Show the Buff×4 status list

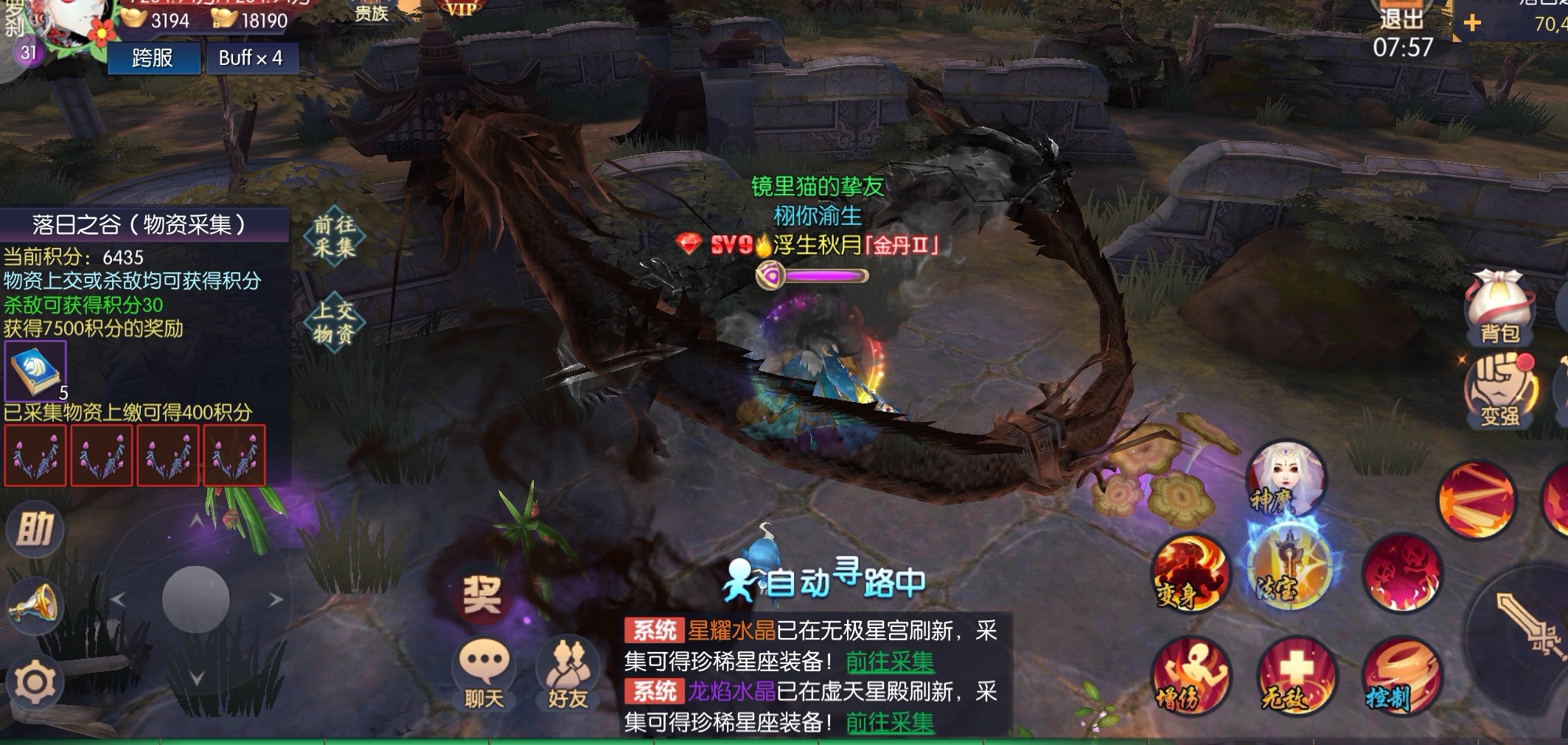pyautogui.click(x=251, y=58)
